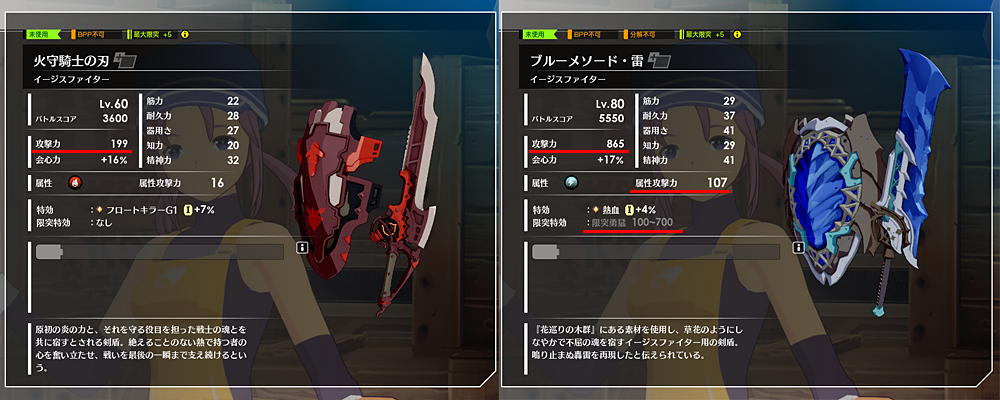Open max limit-break info on 火守騎士の刃 panel
Screen dimensions: 1000x400
point(184,34)
